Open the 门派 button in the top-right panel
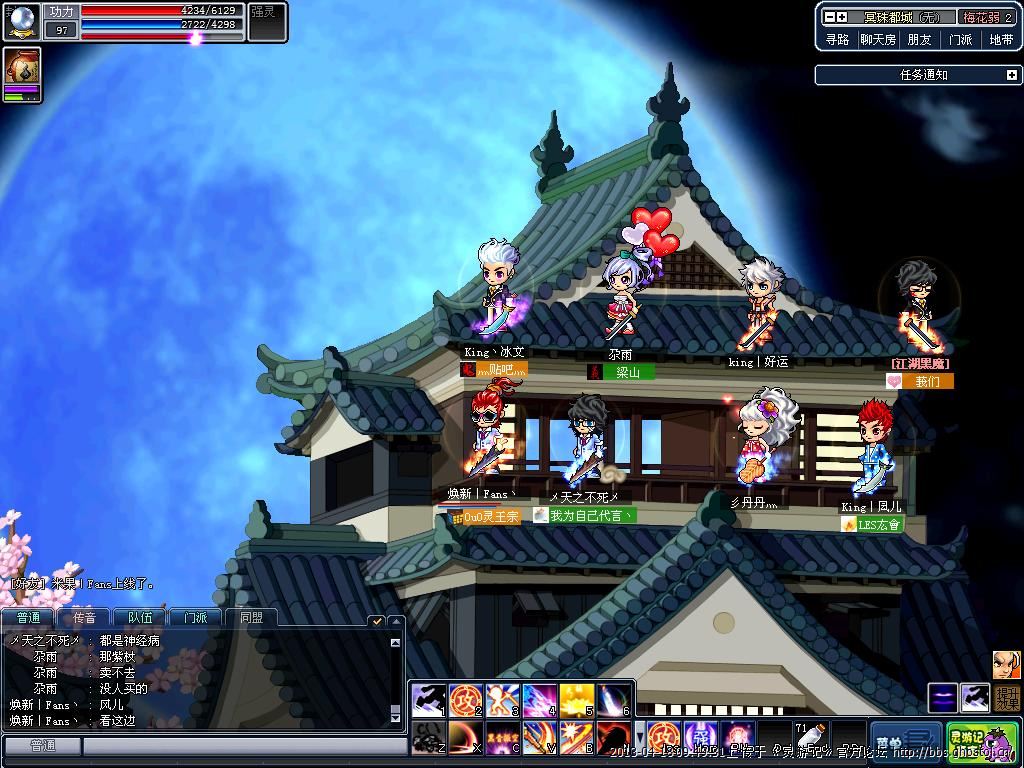 point(960,40)
